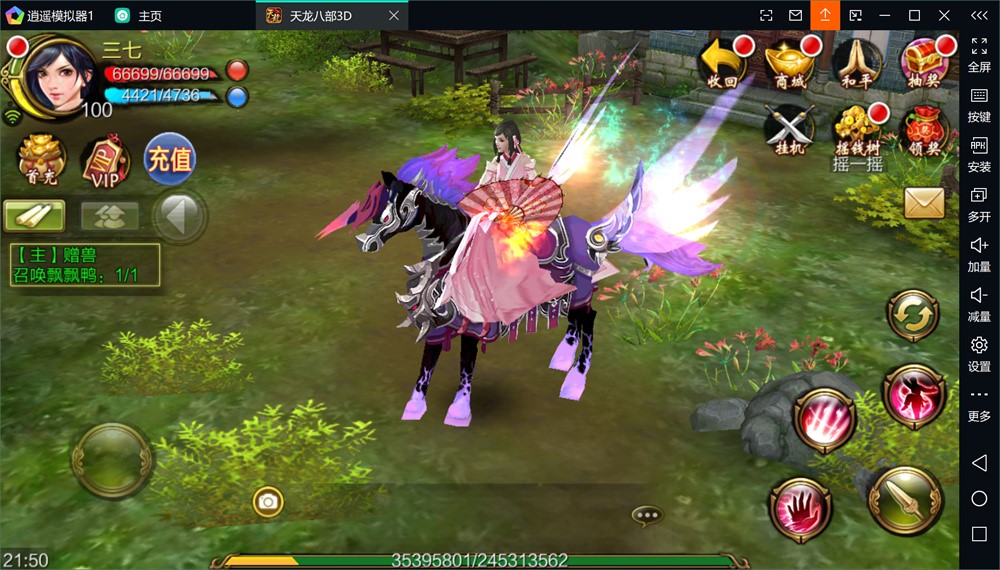Switch to the team members tab
This screenshot has height=570, width=1000.
[109, 215]
